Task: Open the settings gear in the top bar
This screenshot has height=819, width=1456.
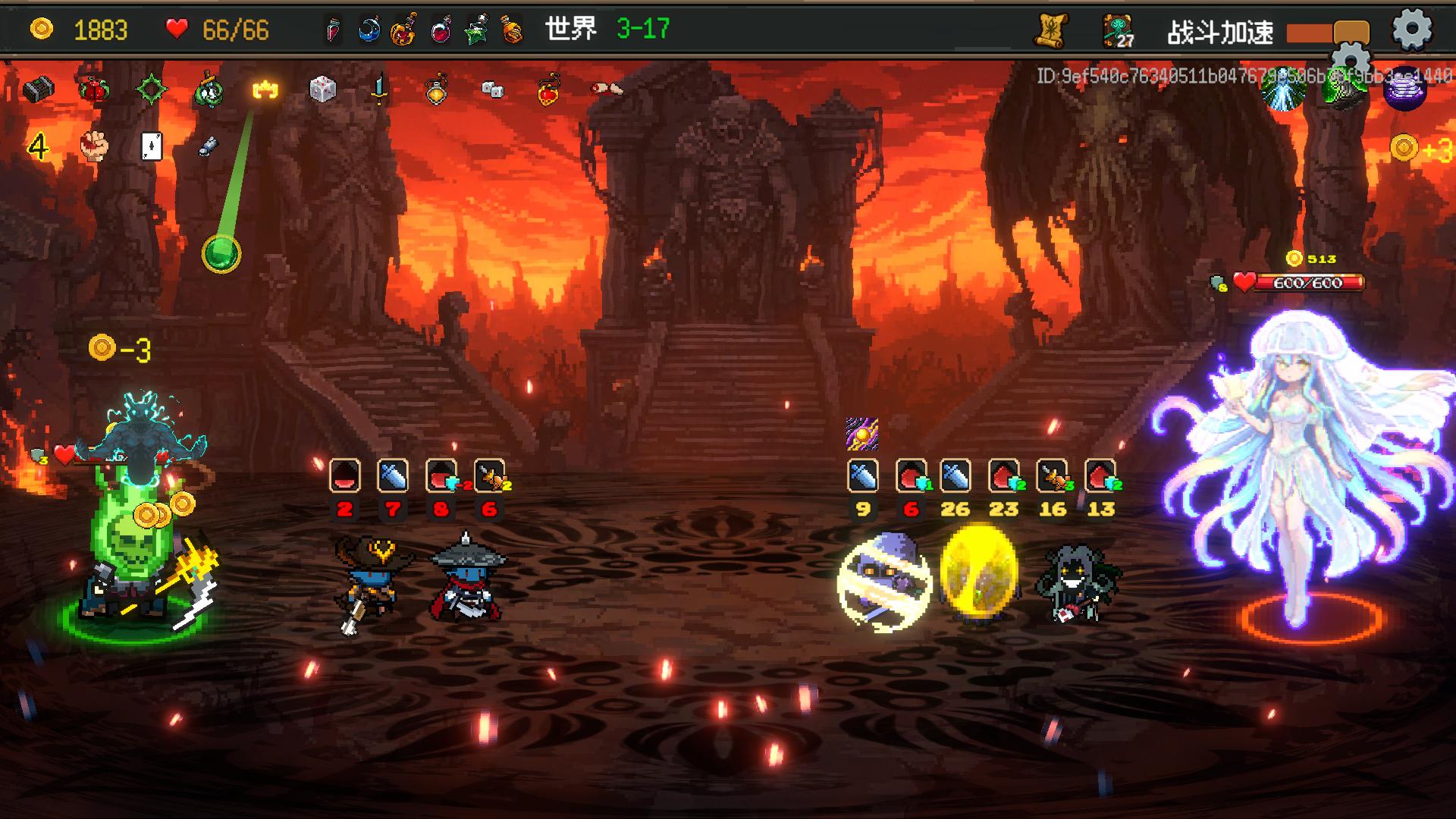Action: (x=1411, y=30)
